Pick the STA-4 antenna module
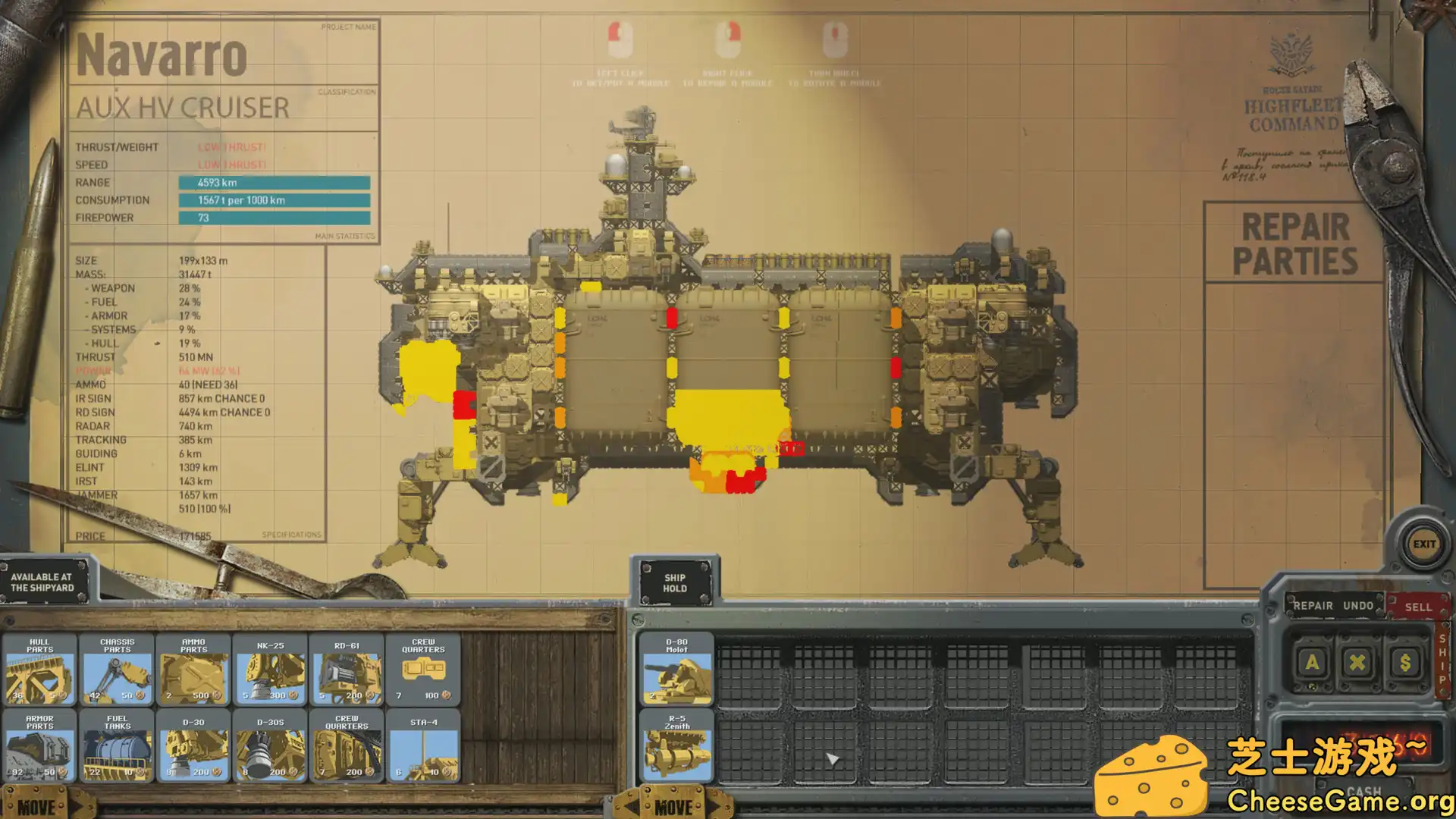The image size is (1456, 819). (x=423, y=746)
